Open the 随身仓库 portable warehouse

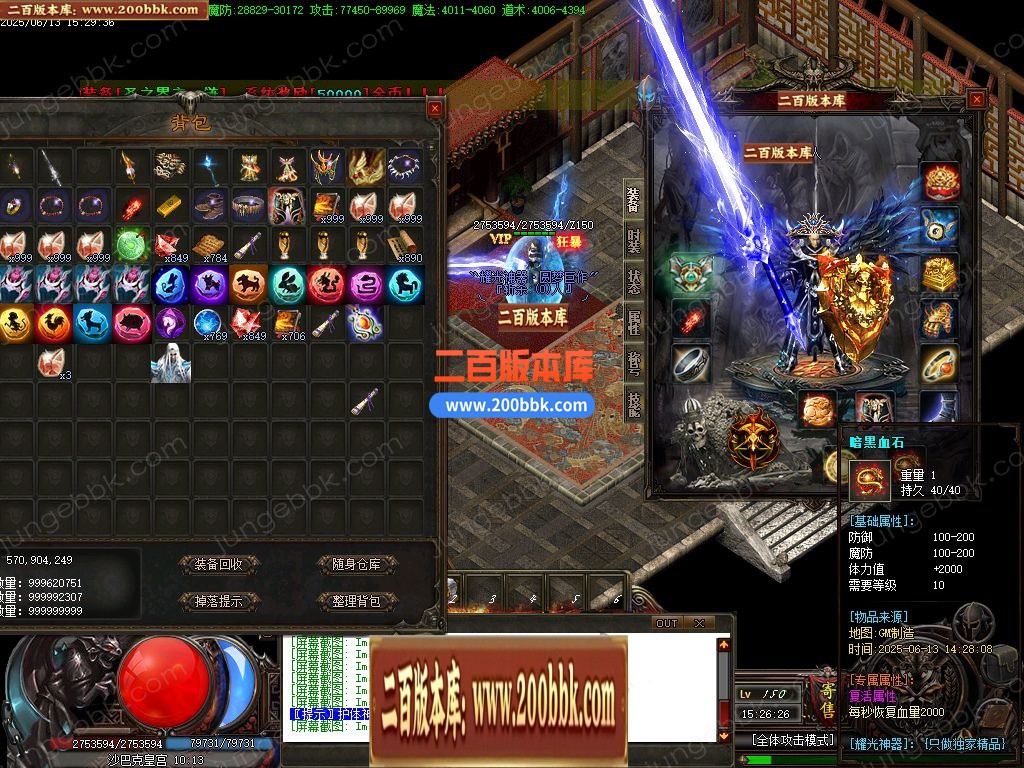357,565
